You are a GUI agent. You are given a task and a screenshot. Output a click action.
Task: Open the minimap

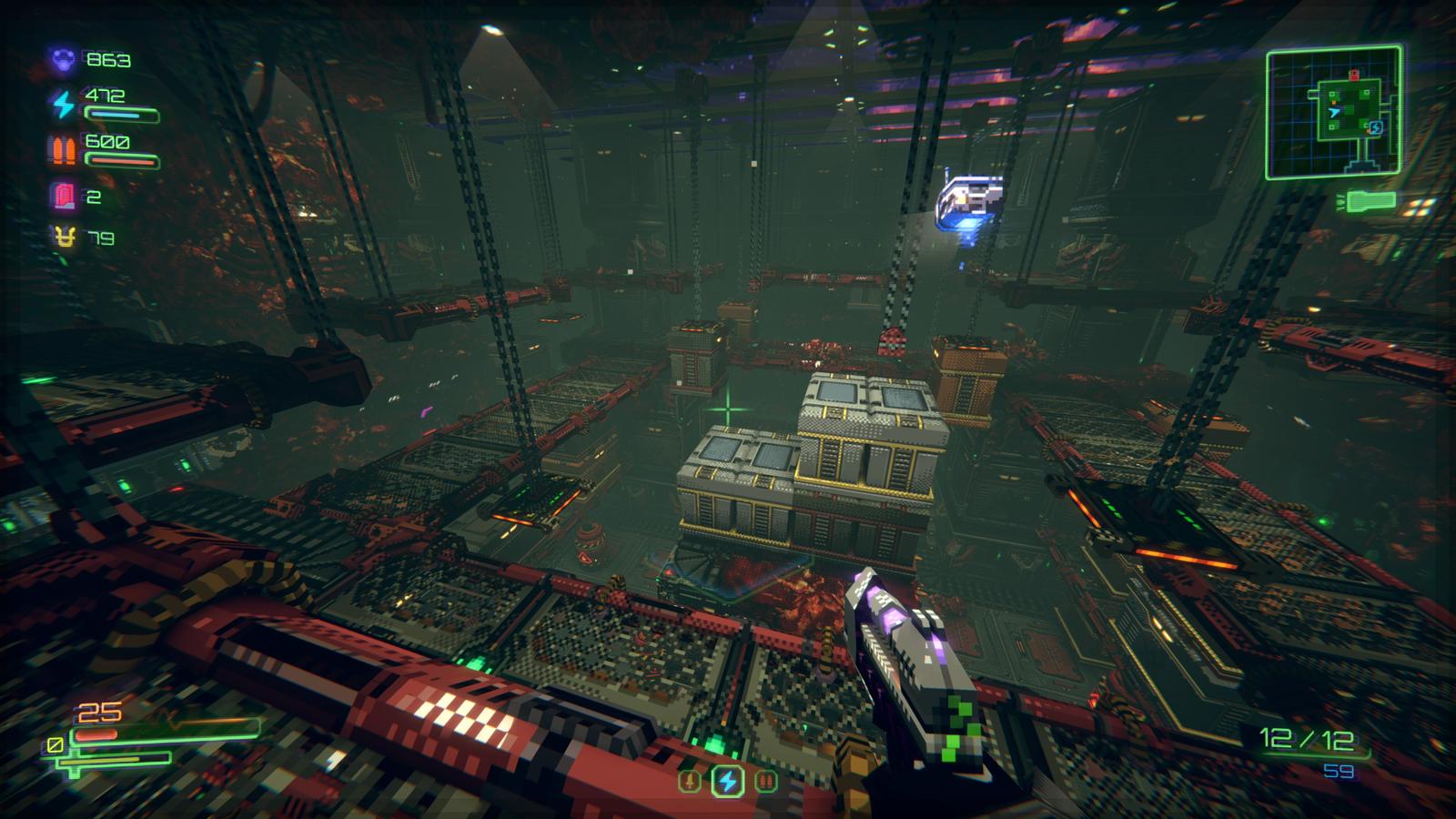point(1333,113)
